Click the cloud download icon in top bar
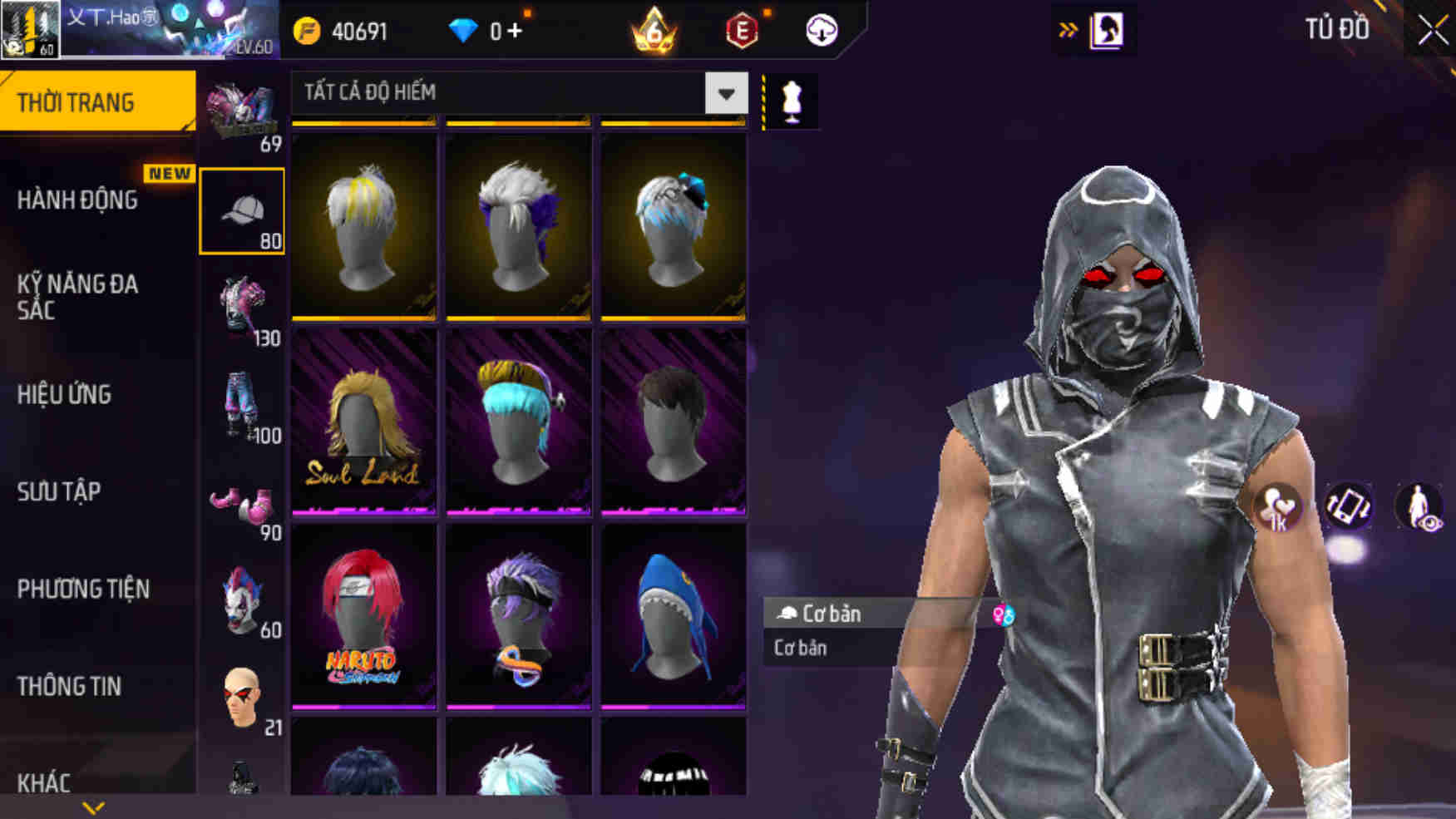Image resolution: width=1456 pixels, height=819 pixels. (x=820, y=29)
